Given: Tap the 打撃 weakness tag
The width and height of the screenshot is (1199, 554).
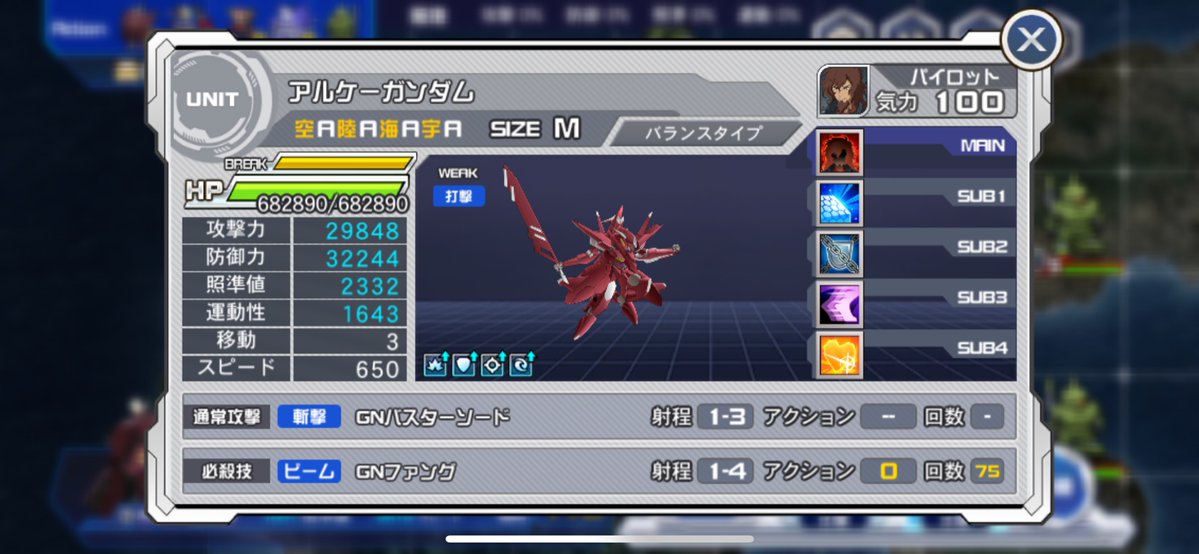Looking at the screenshot, I should click(459, 196).
